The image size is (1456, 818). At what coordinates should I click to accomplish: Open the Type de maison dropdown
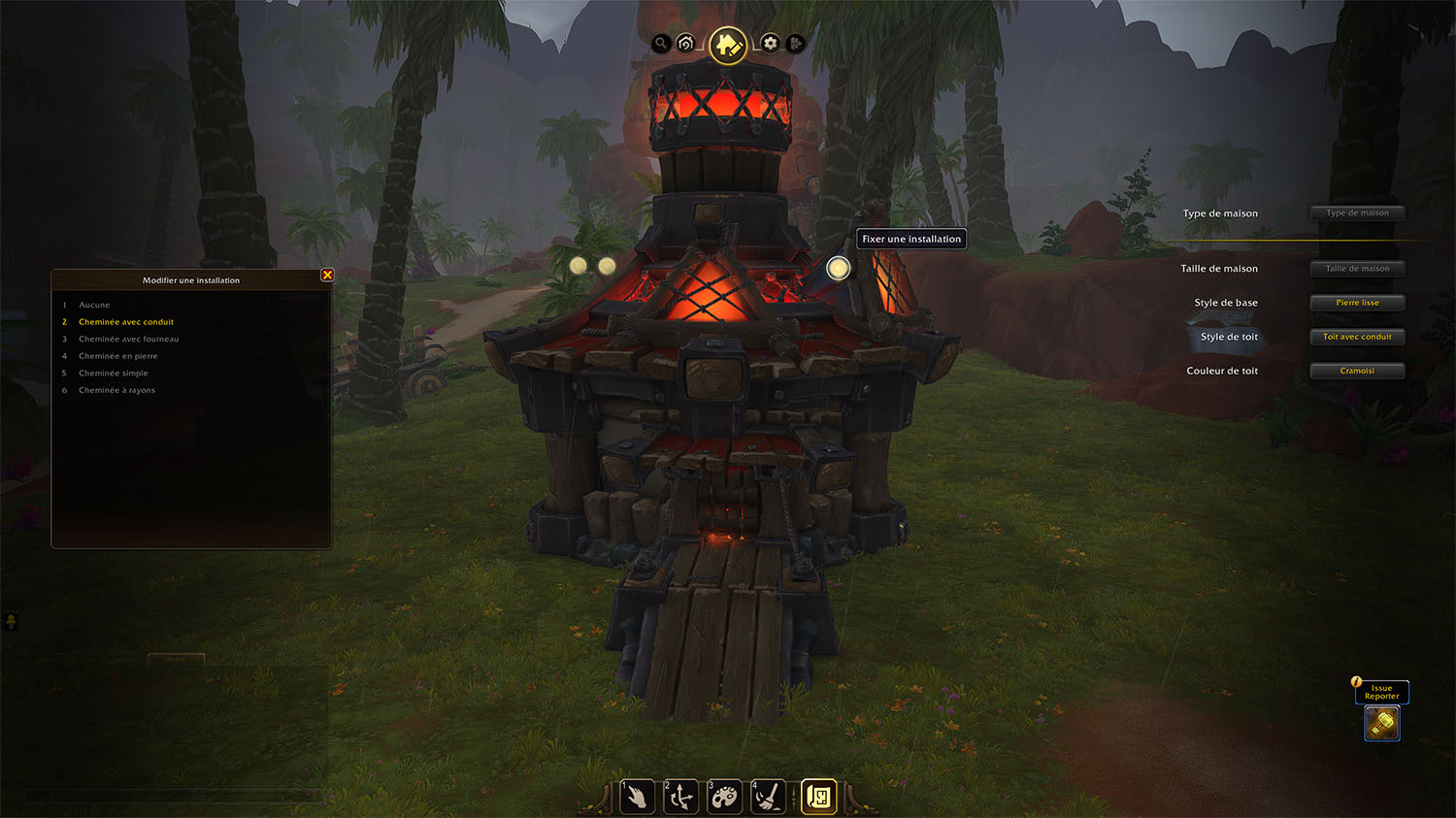point(1357,213)
